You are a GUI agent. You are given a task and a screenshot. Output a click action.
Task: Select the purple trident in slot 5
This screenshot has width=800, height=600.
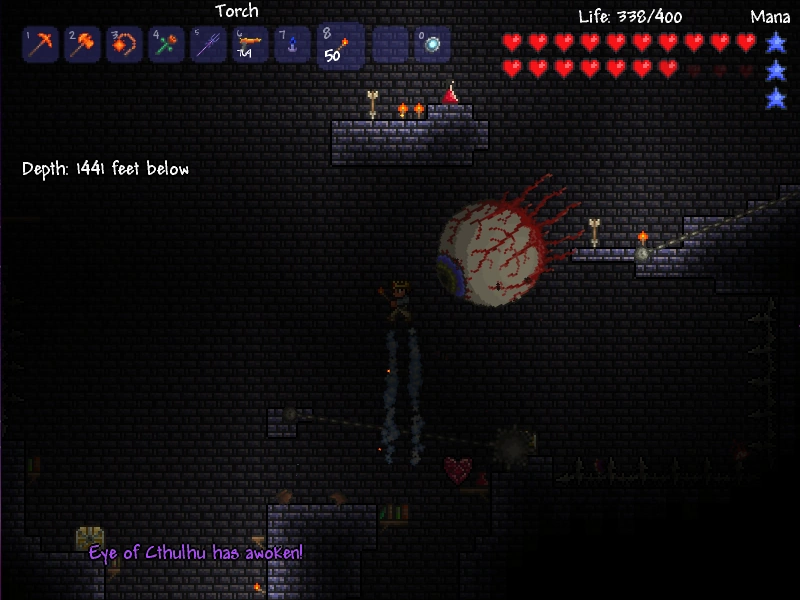point(208,45)
